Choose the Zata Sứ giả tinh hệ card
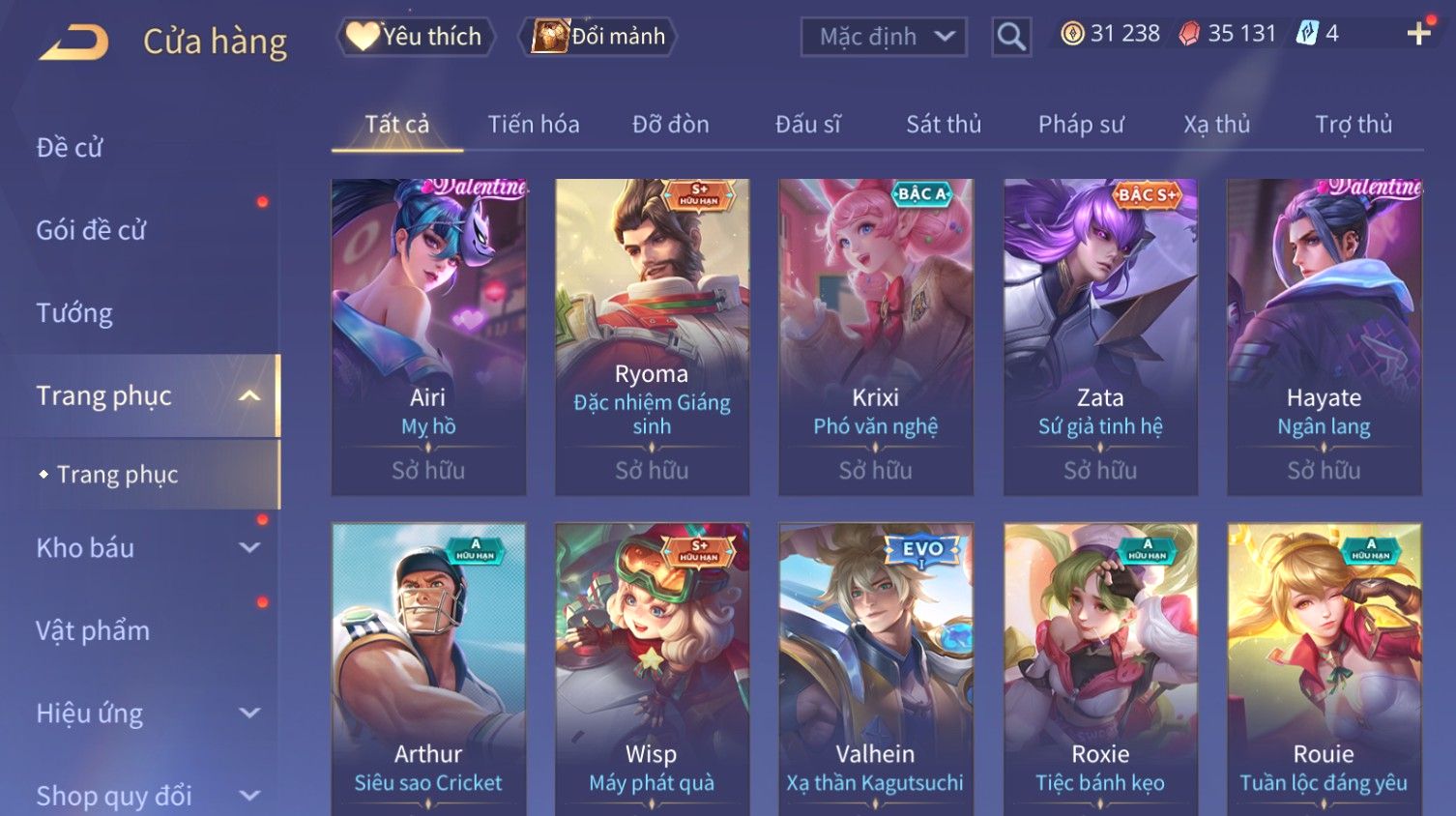The image size is (1456, 816). click(x=1100, y=336)
